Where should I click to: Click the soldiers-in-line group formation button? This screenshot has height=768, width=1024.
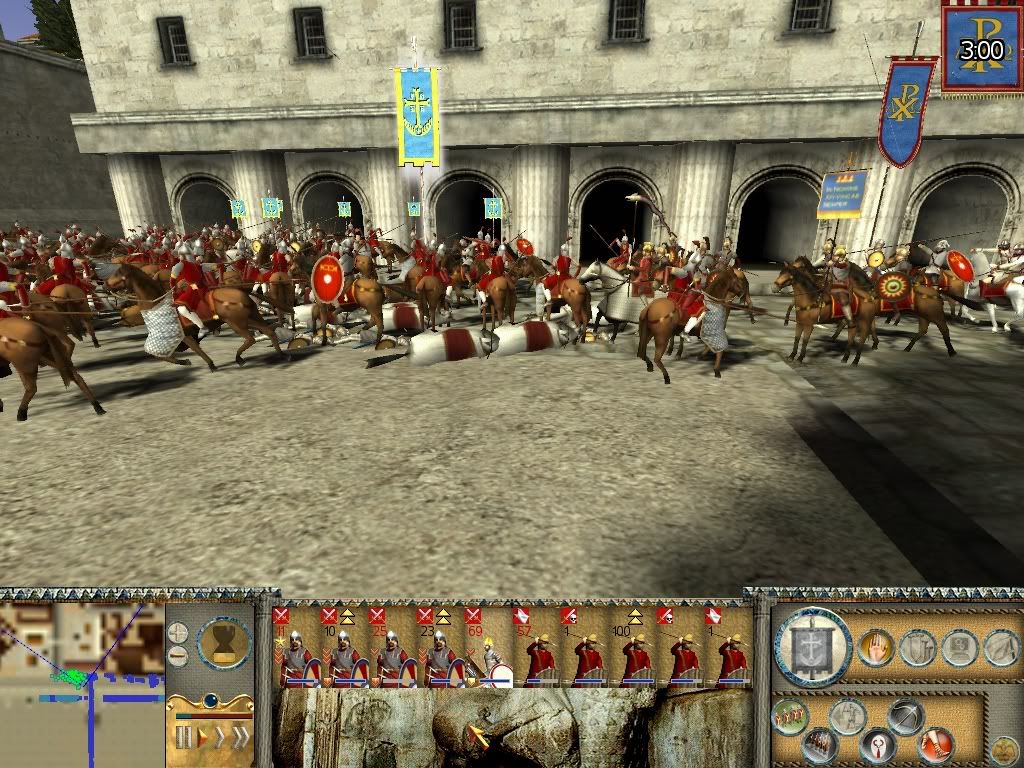tap(790, 717)
